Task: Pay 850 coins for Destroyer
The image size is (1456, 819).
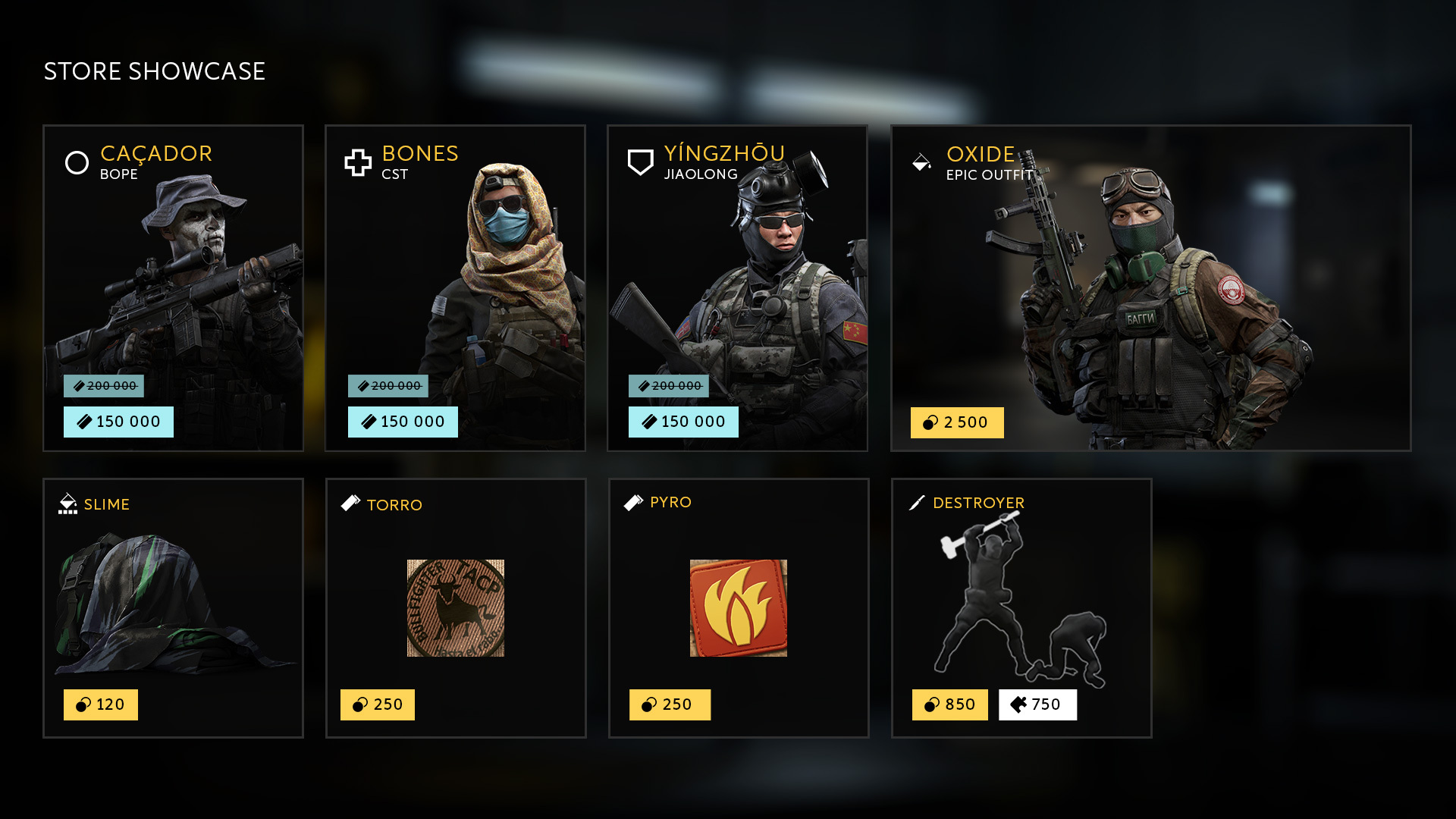Action: (950, 704)
